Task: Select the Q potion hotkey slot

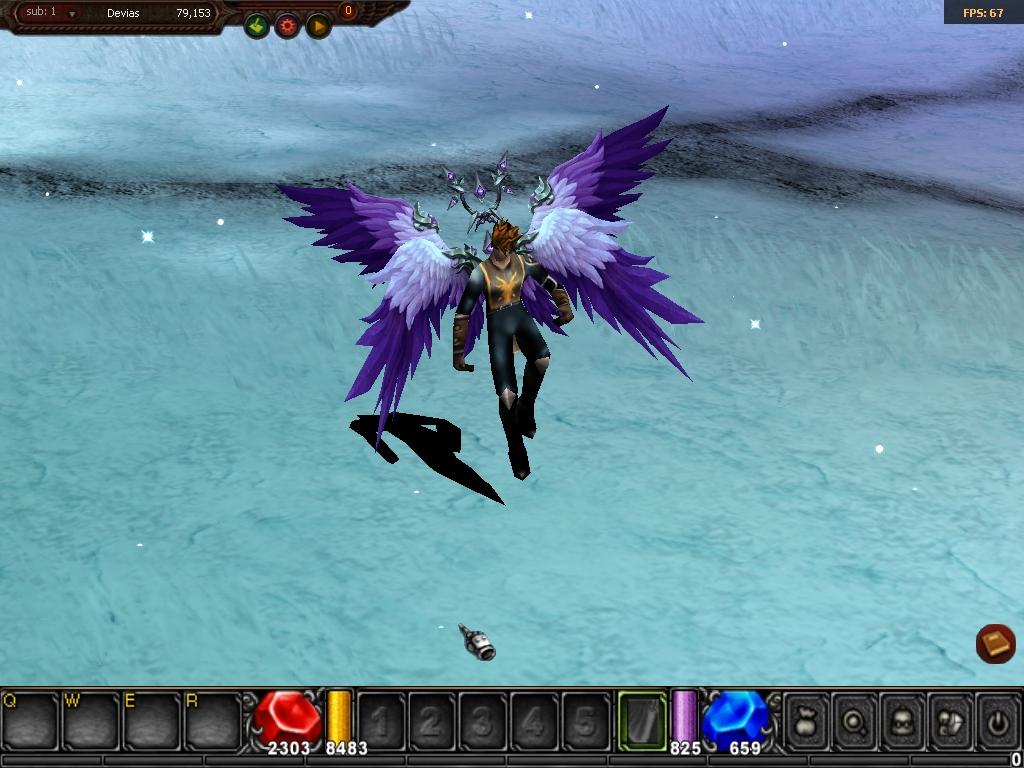Action: tap(30, 720)
